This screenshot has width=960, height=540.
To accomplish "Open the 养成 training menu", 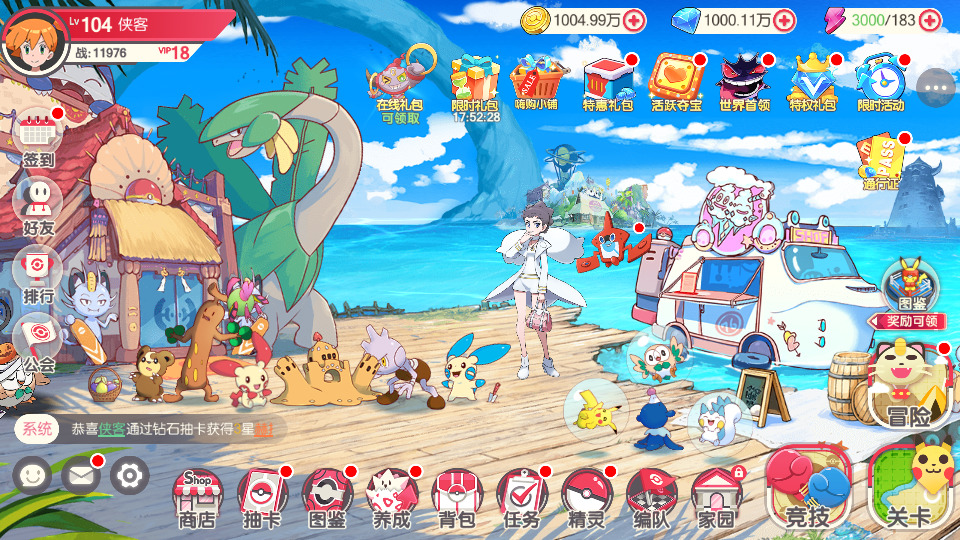I will pos(392,496).
